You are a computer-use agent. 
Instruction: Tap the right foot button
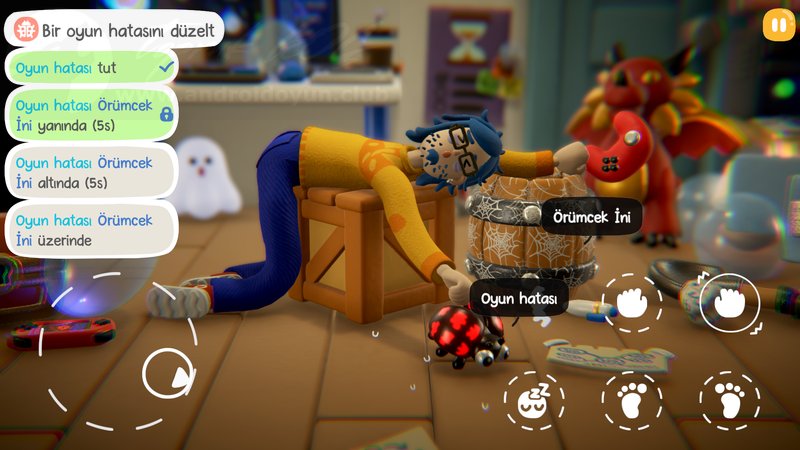(729, 401)
